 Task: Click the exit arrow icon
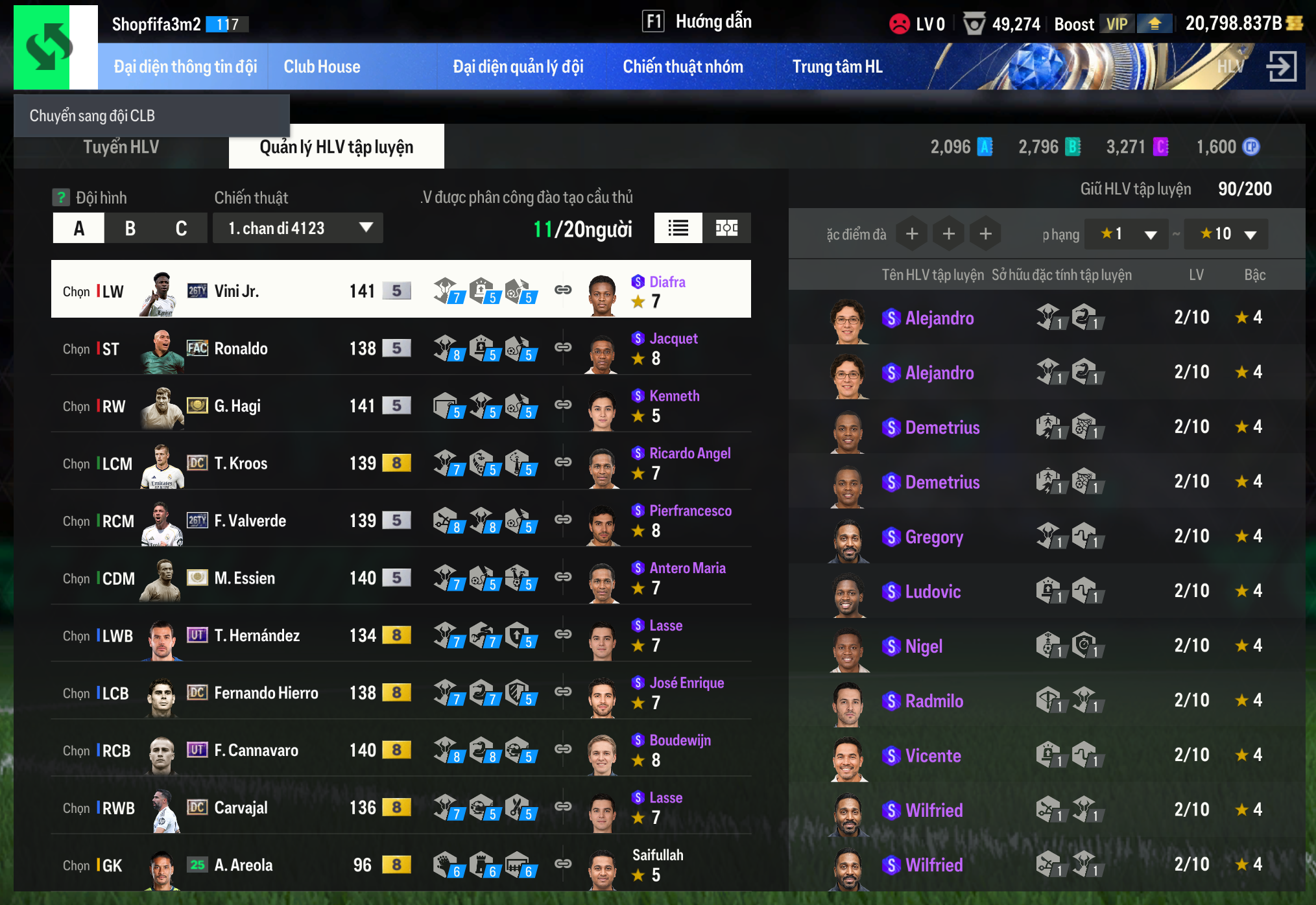pos(1281,66)
